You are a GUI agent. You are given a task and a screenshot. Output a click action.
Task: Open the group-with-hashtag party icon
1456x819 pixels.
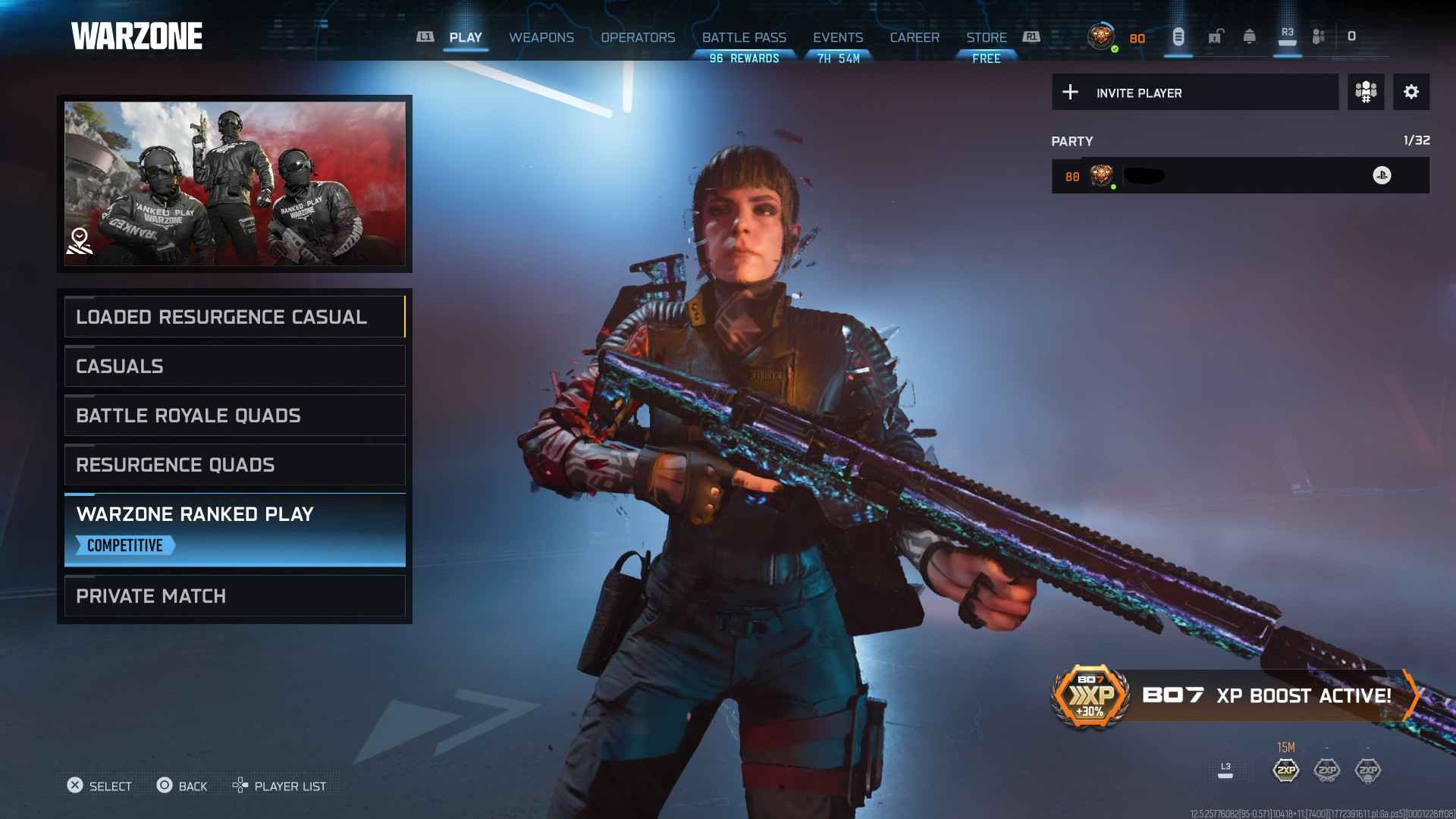point(1366,93)
